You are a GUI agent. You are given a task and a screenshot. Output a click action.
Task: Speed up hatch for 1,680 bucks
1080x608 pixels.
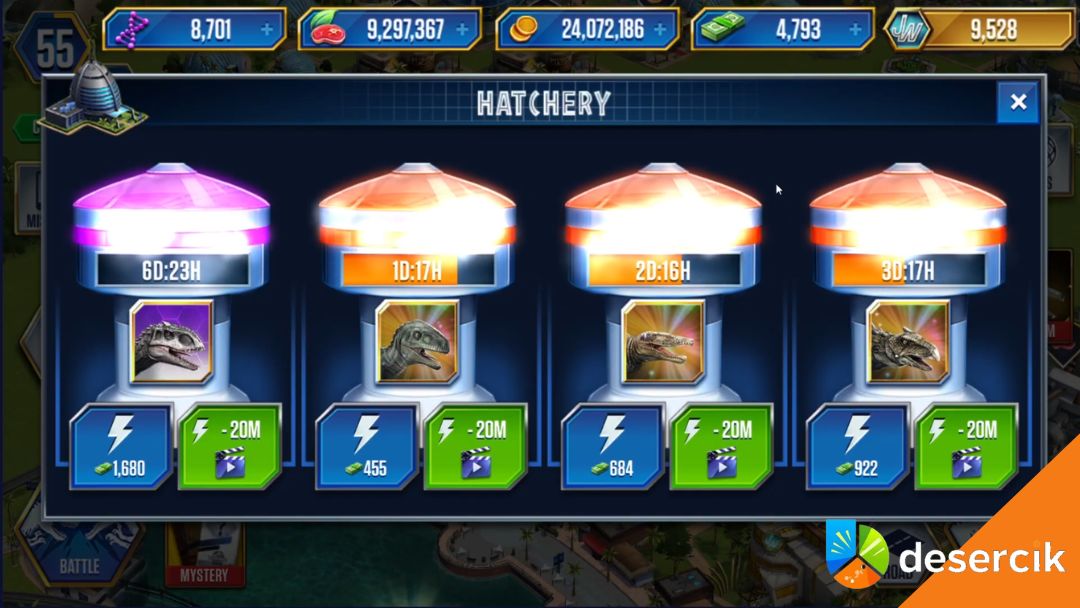[x=120, y=446]
